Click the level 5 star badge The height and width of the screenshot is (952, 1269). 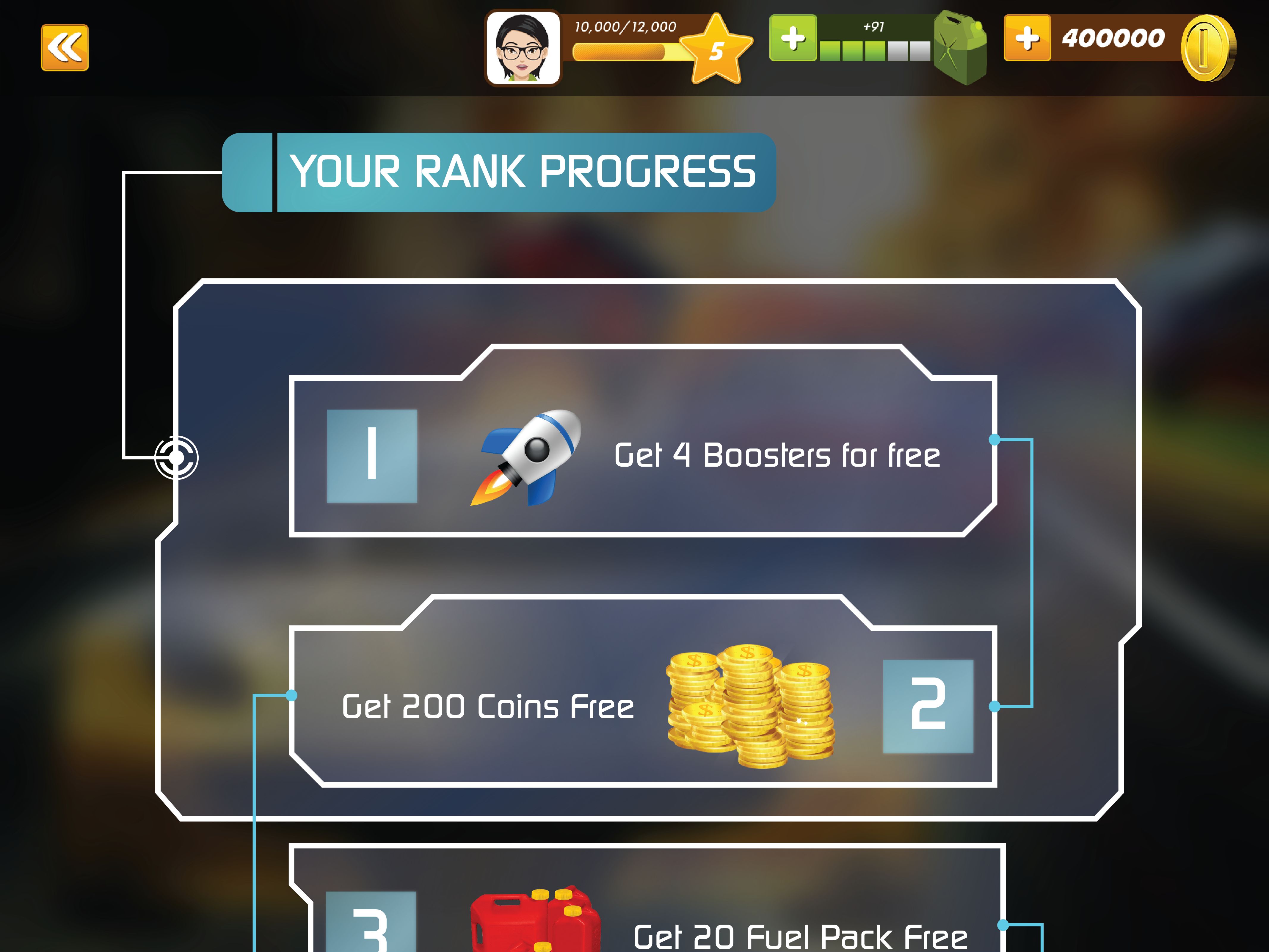[716, 51]
